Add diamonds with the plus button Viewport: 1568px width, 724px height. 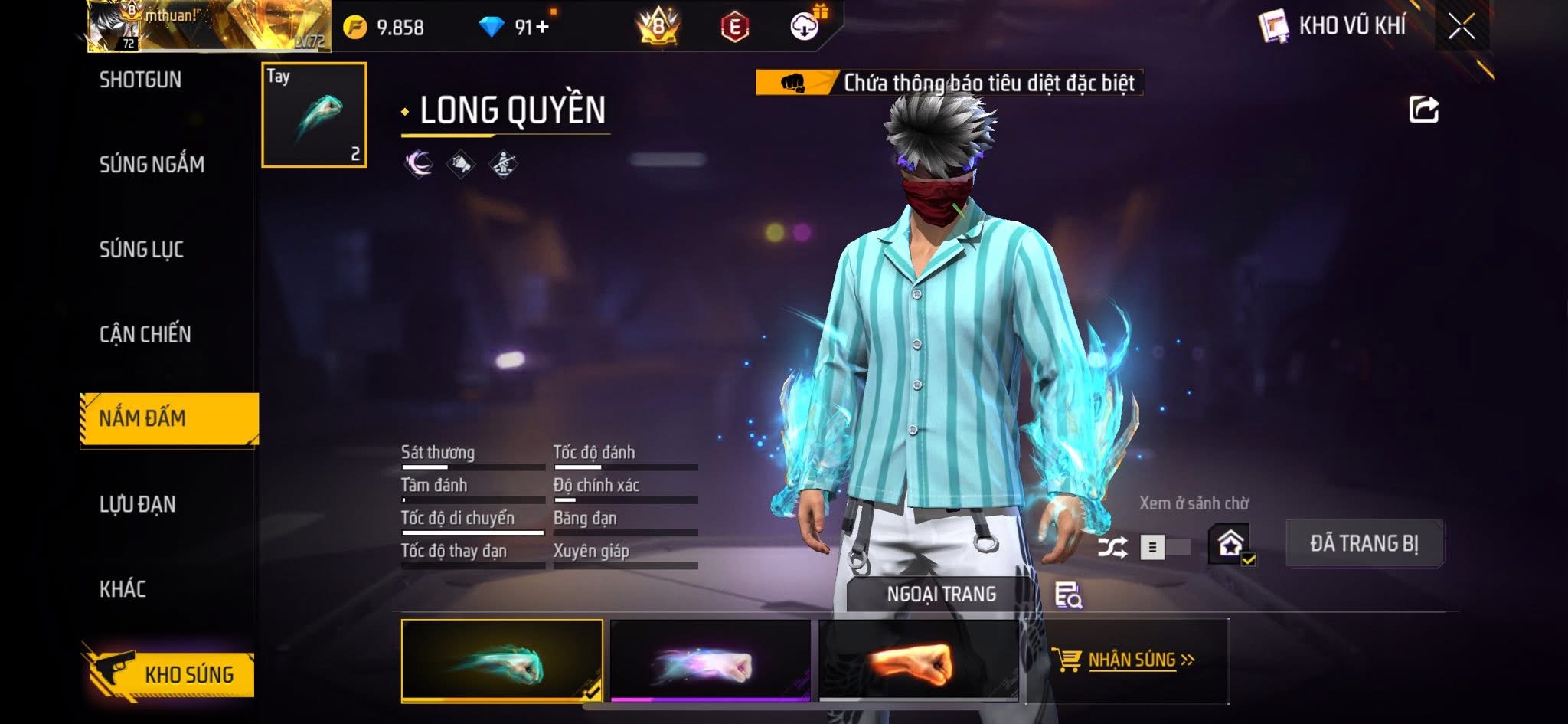click(543, 28)
